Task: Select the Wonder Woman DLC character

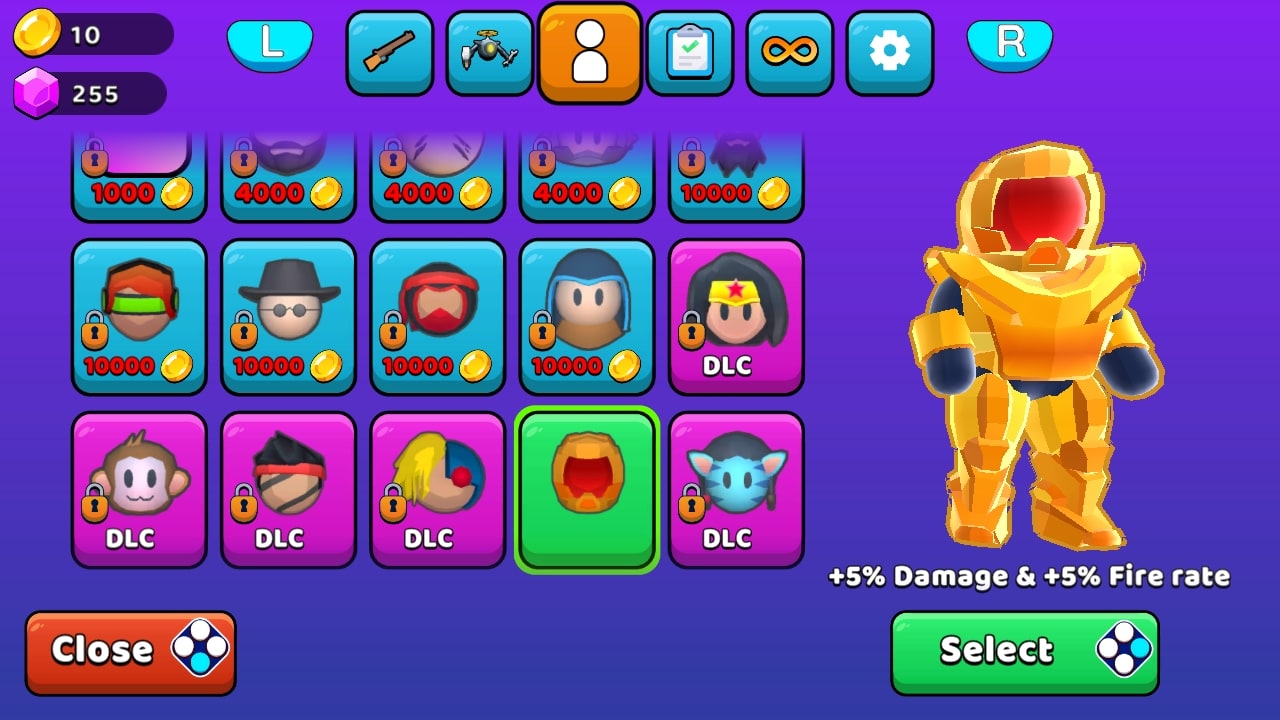Action: (x=736, y=316)
